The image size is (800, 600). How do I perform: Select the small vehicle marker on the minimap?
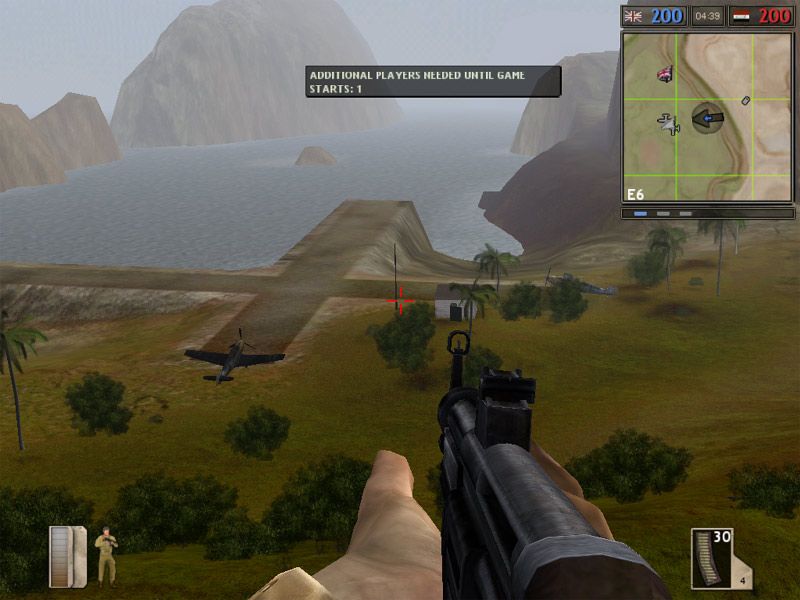click(745, 100)
